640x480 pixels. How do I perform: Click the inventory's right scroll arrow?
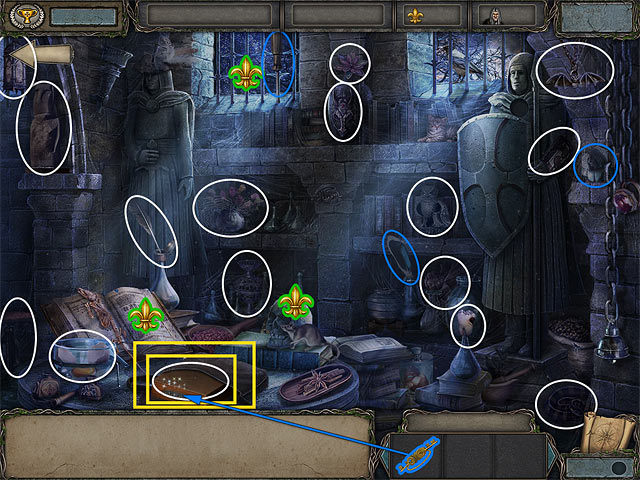click(554, 456)
